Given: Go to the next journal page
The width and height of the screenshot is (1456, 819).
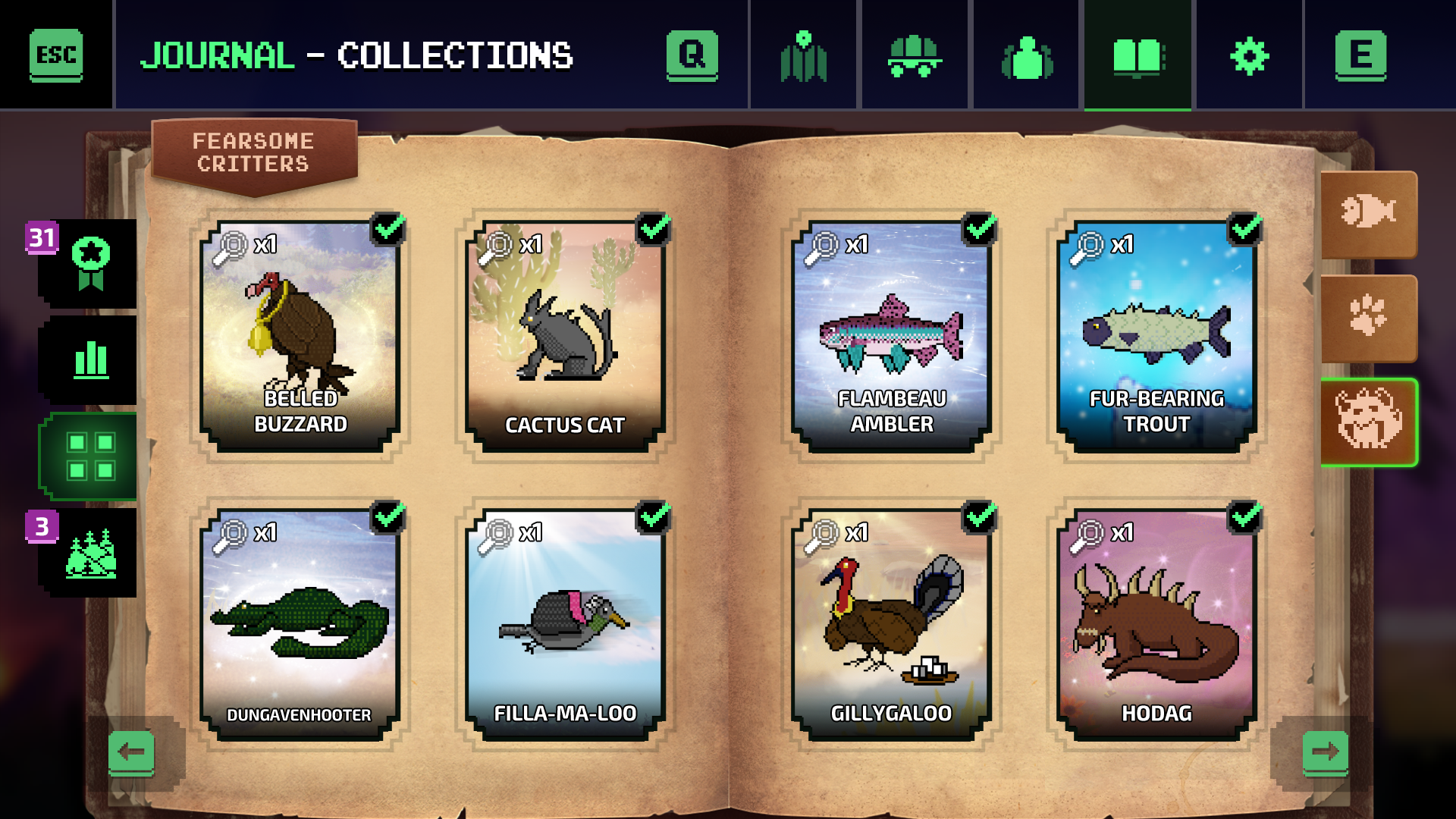Looking at the screenshot, I should point(1325,752).
